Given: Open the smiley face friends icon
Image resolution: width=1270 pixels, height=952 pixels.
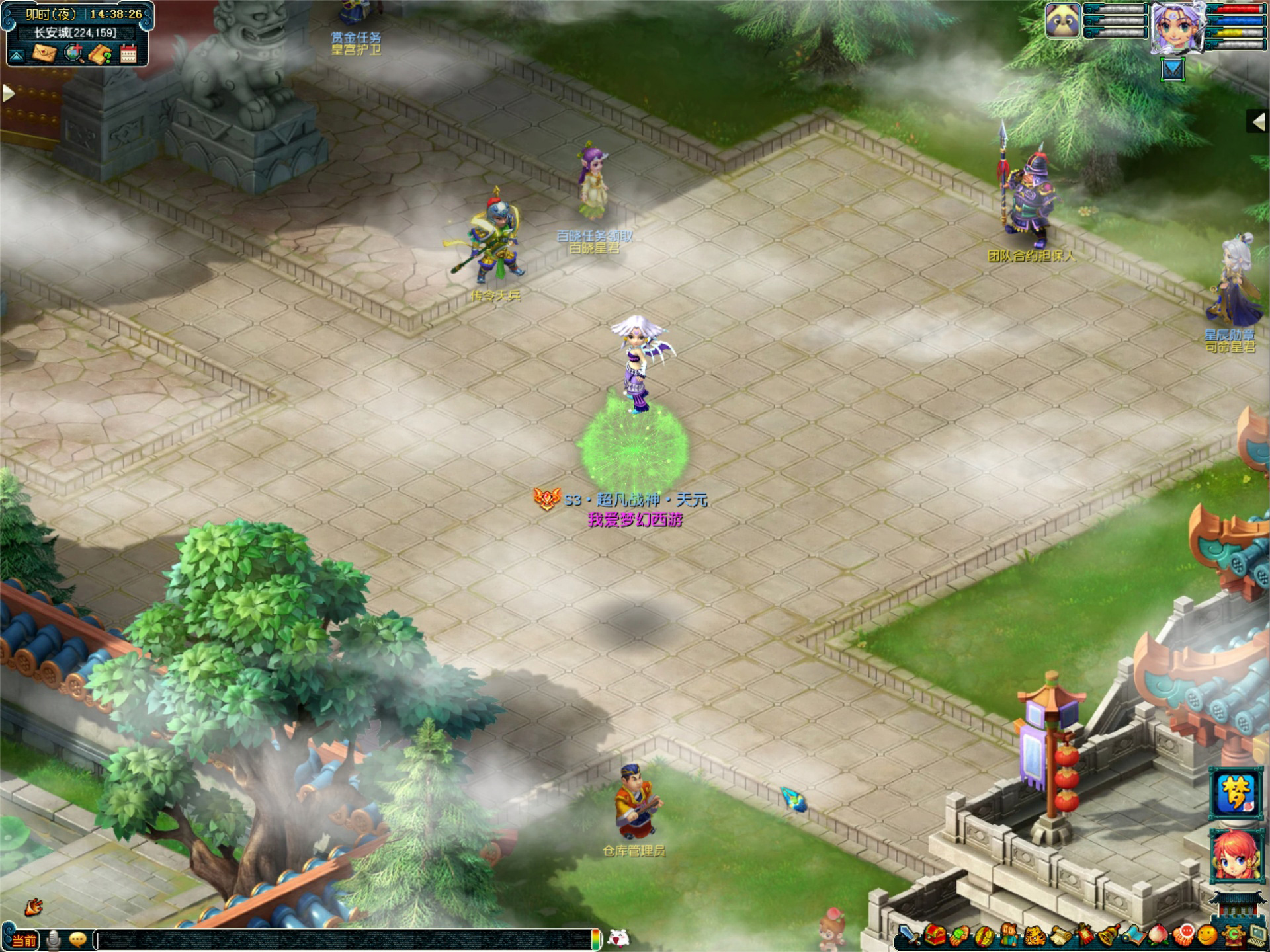Looking at the screenshot, I should click(1207, 936).
